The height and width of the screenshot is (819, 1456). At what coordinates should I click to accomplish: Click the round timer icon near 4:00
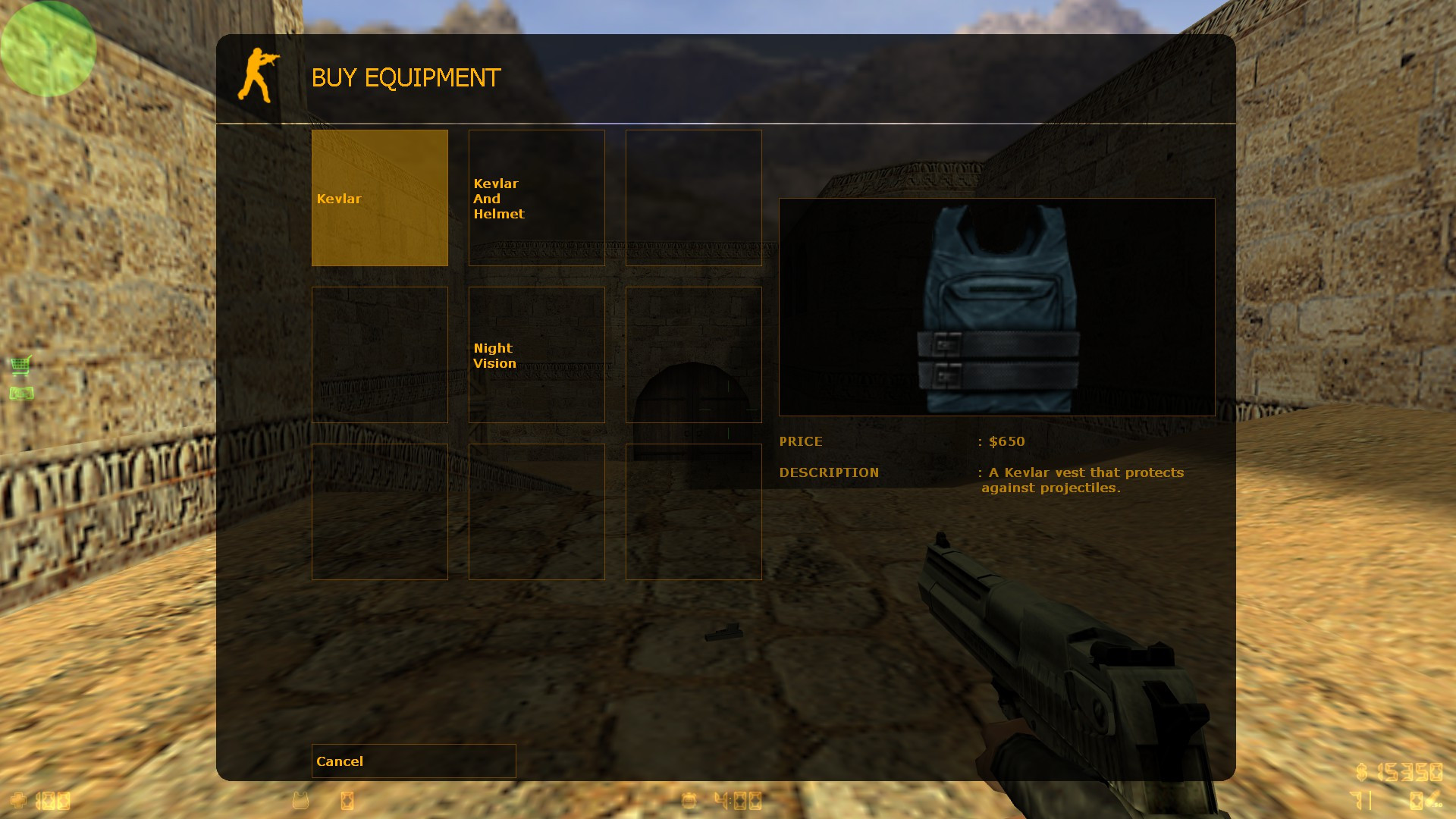689,800
